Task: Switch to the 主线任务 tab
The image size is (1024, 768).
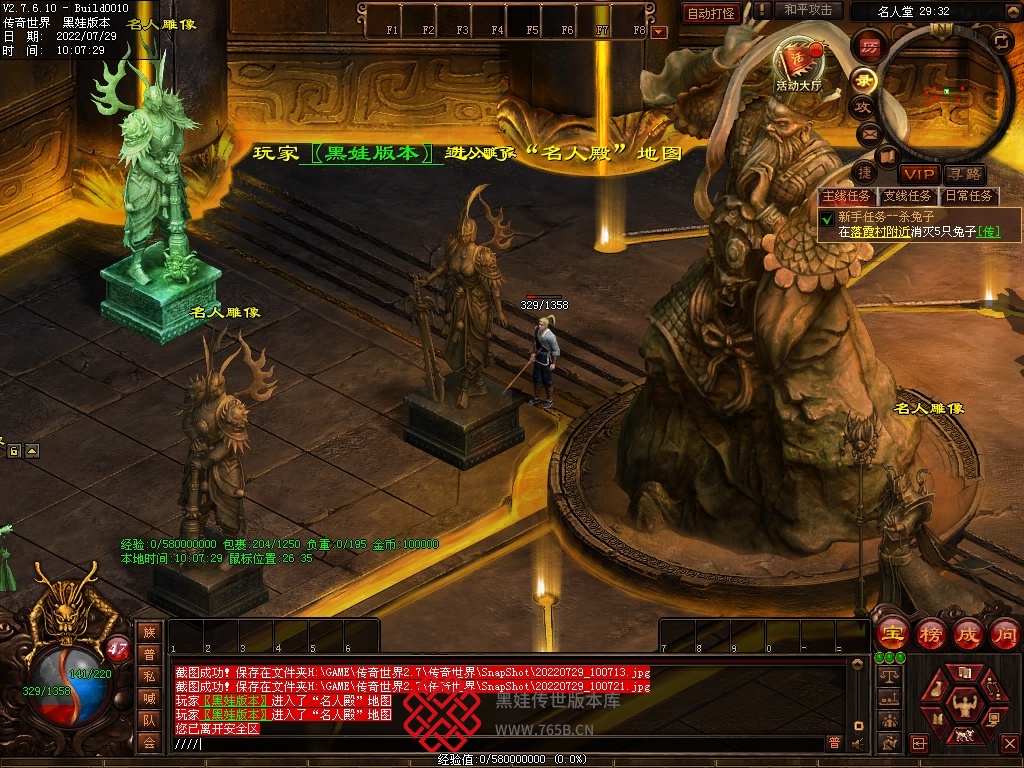Action: (847, 197)
